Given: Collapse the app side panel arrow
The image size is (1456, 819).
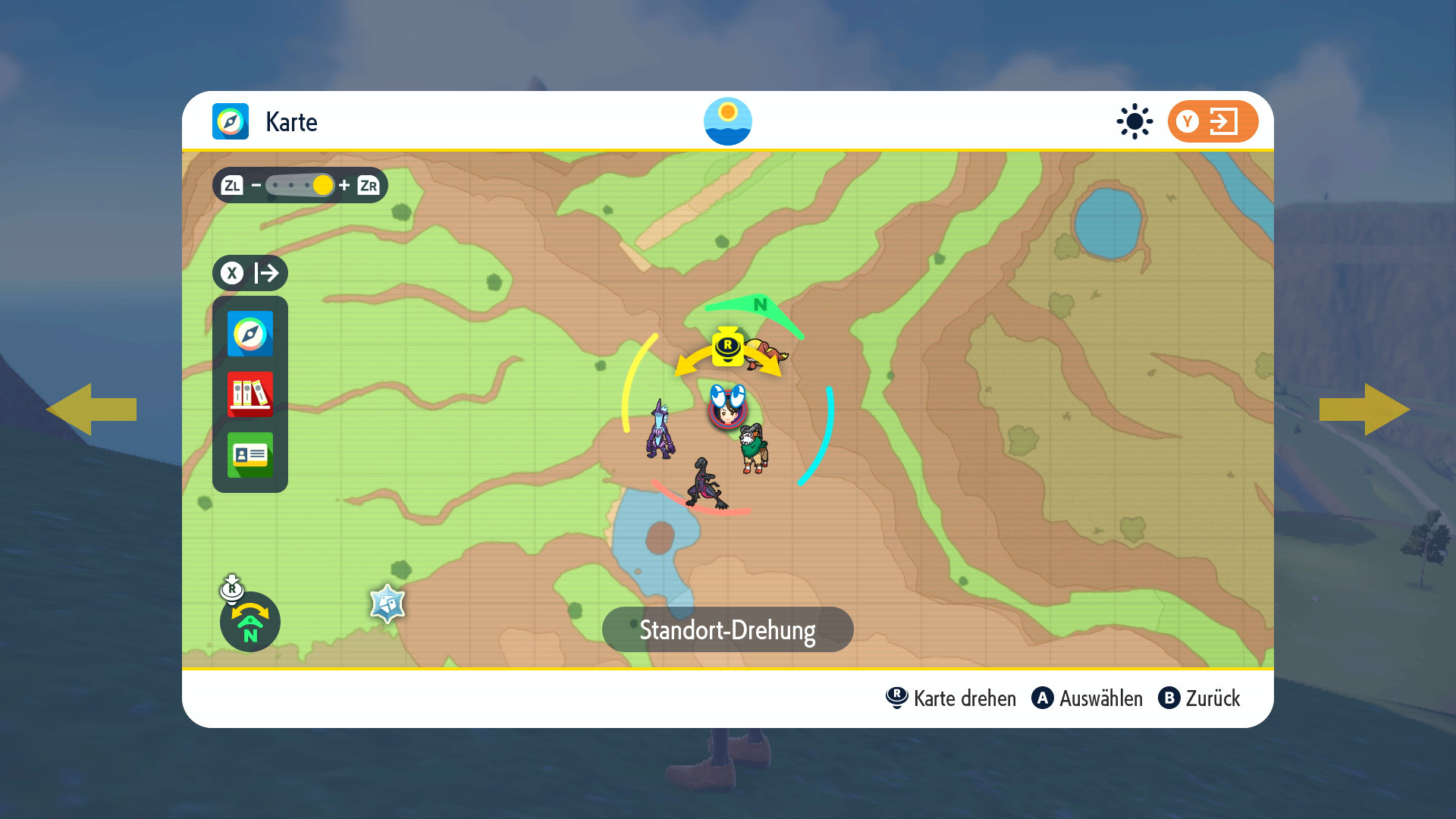Looking at the screenshot, I should (x=250, y=273).
